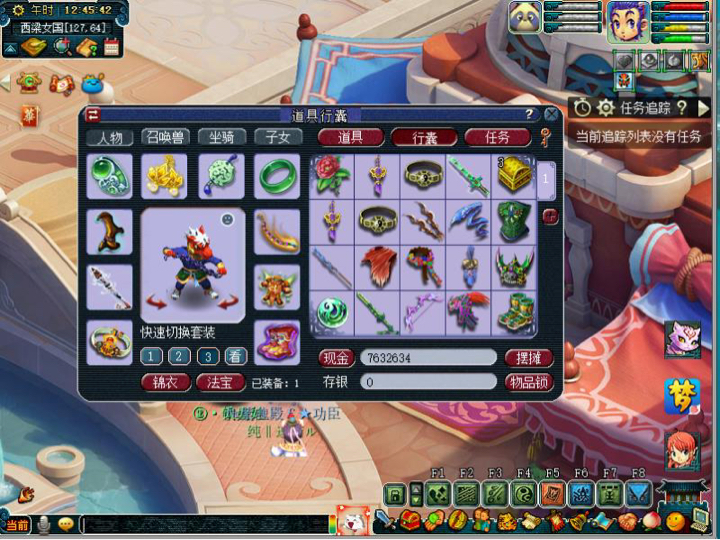Viewport: 720px width, 540px height.
Task: Select the 子女 tab
Action: [277, 137]
